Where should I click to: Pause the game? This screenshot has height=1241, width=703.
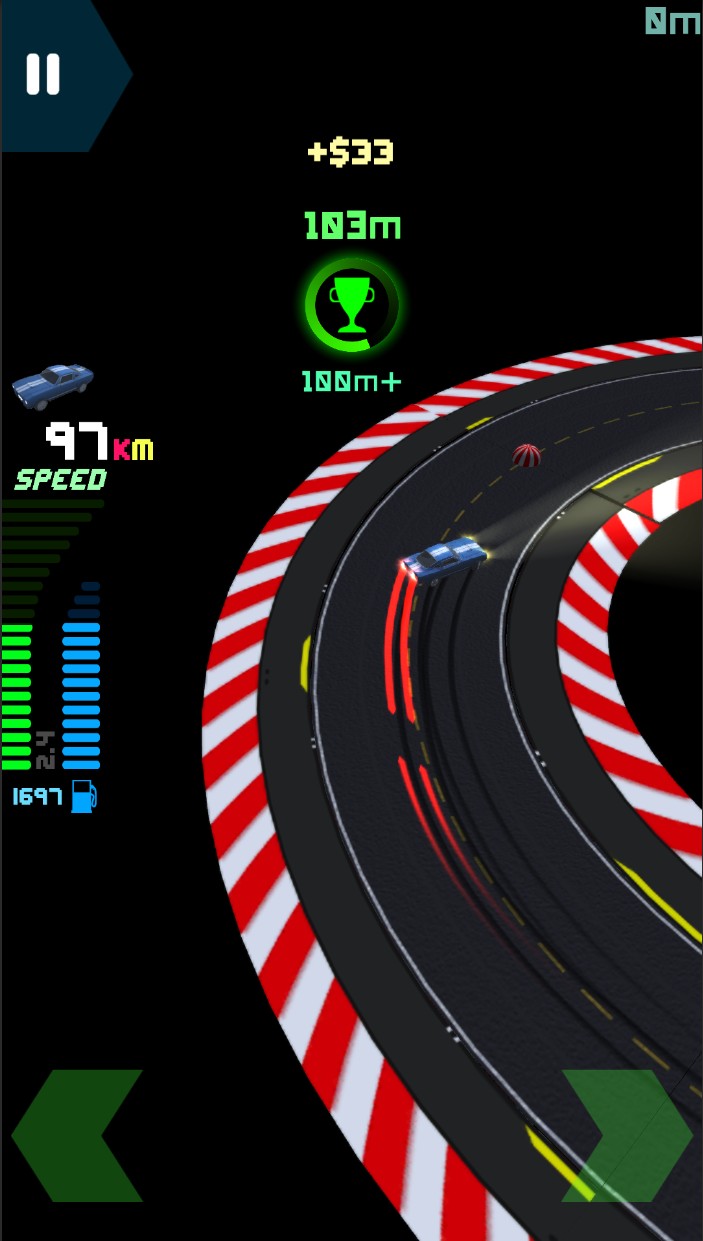click(x=43, y=74)
